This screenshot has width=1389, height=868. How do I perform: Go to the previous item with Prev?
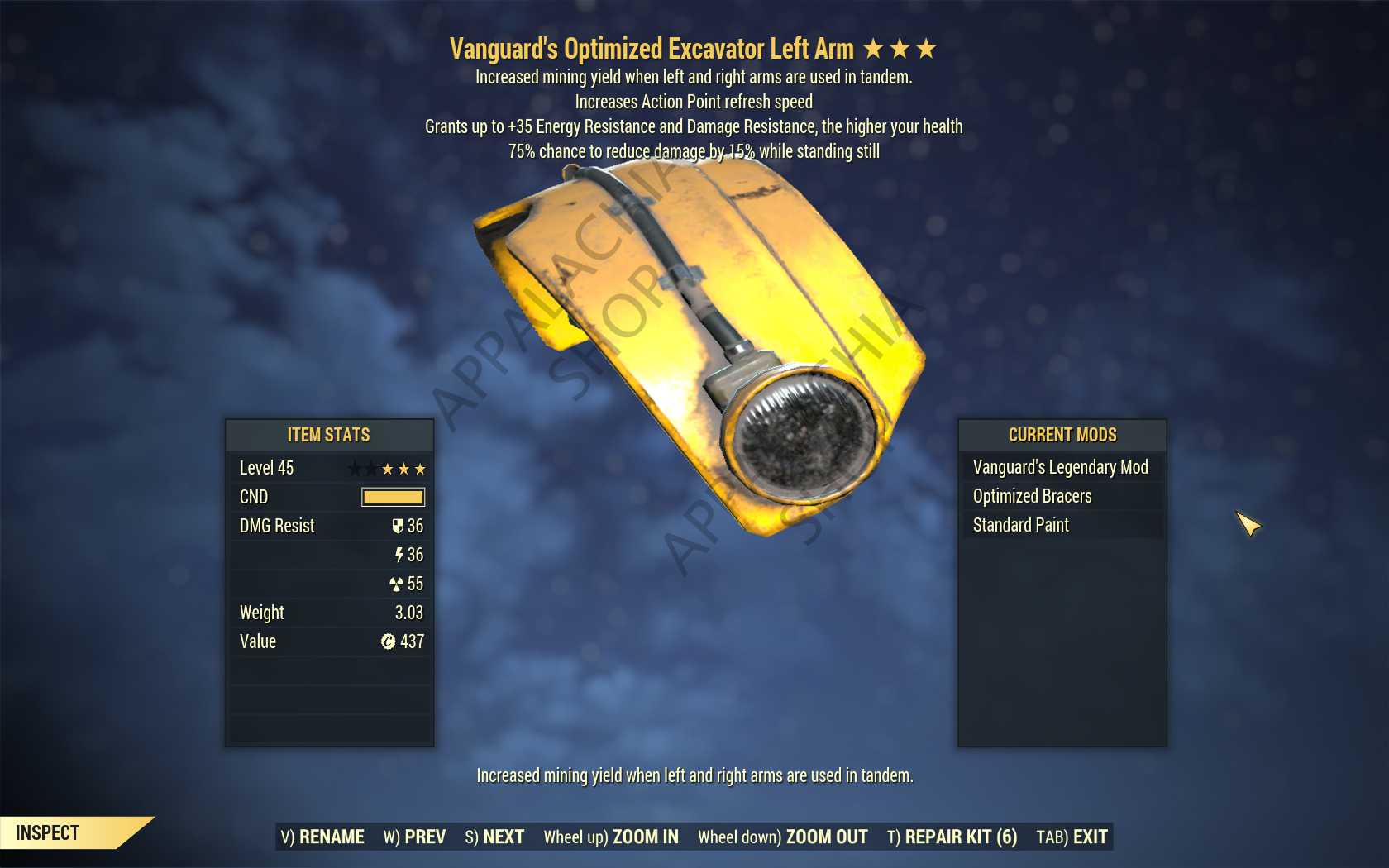coord(414,837)
